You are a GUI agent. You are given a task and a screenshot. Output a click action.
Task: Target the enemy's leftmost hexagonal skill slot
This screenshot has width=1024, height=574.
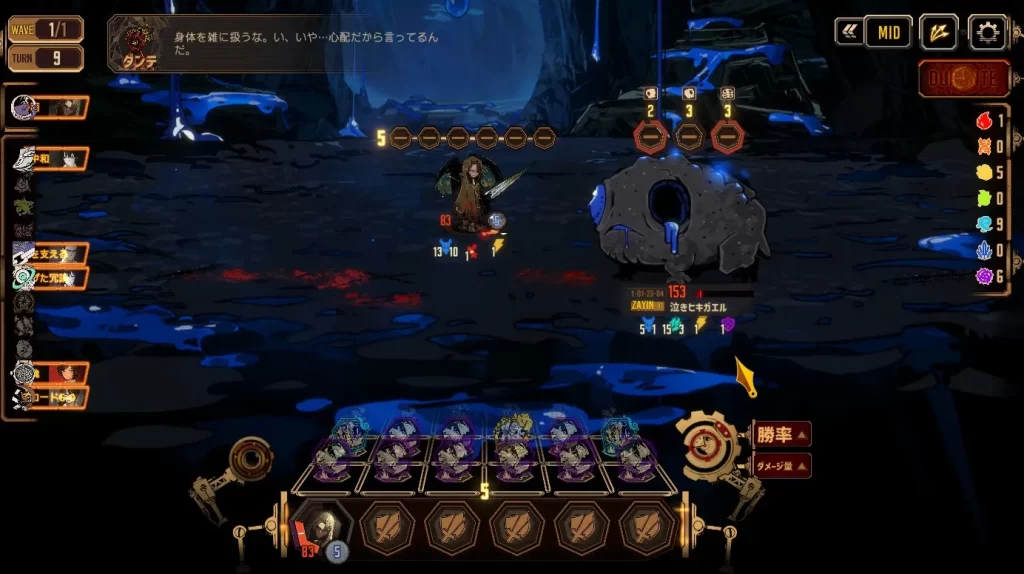coord(651,137)
